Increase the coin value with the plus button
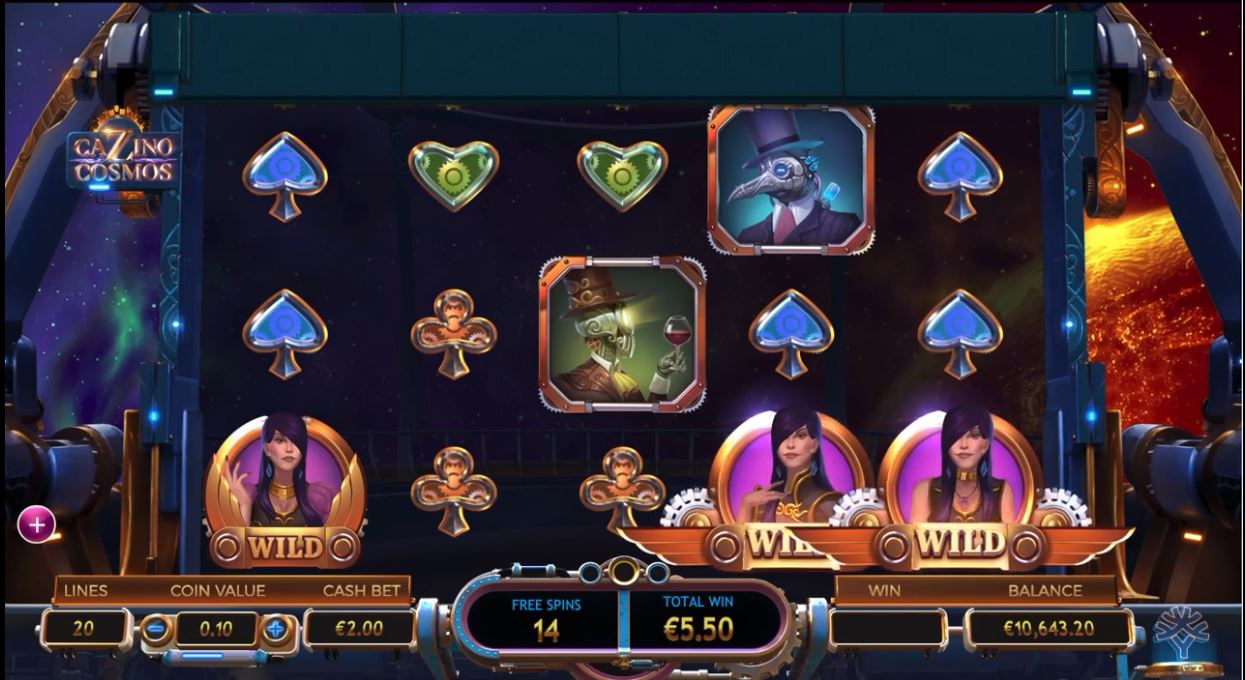Viewport: 1245px width, 680px height. pyautogui.click(x=277, y=630)
